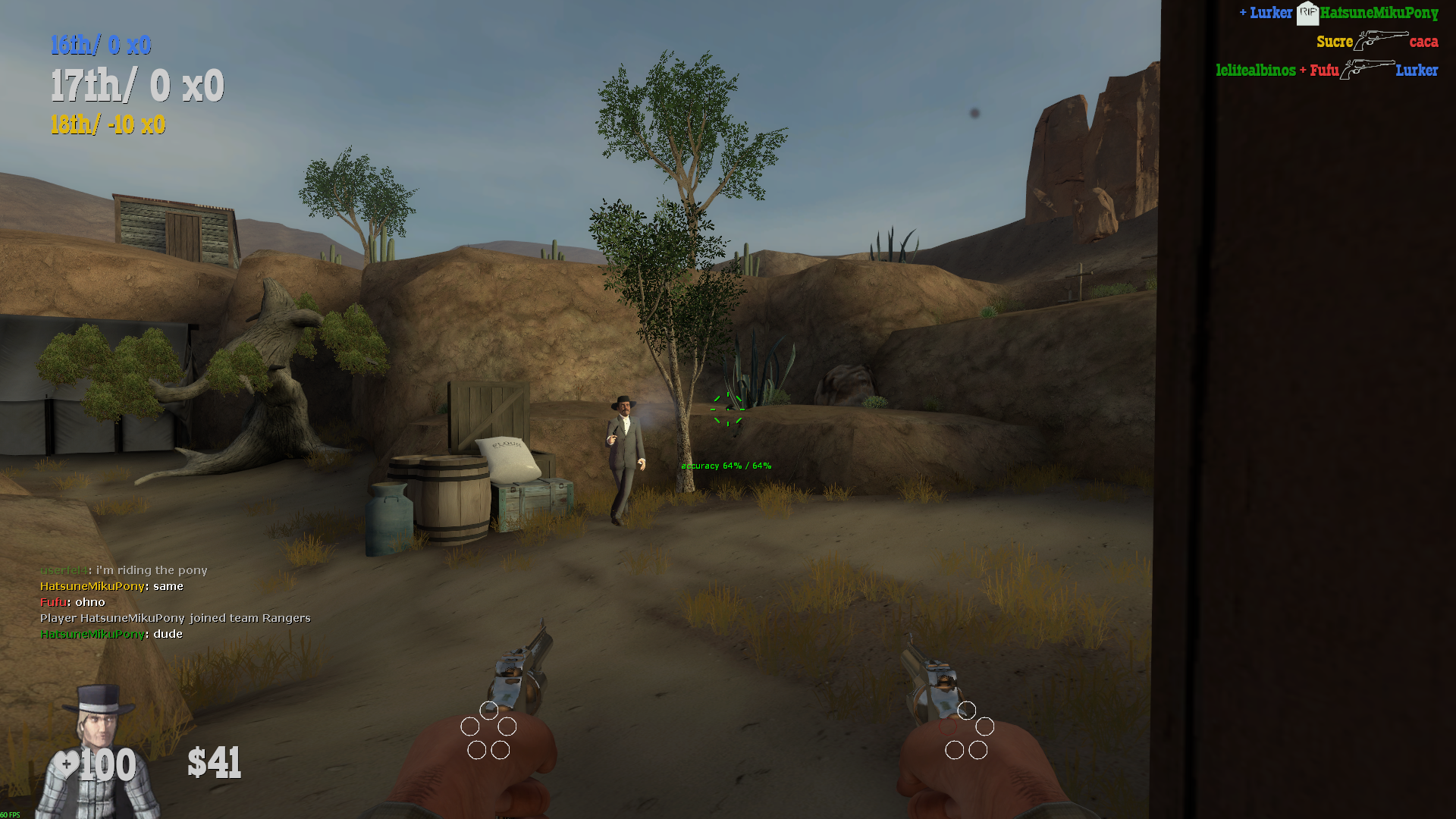Click HatsuneMikuPony's "dude" chat message
Screen dimensions: 1456x819
[111, 634]
